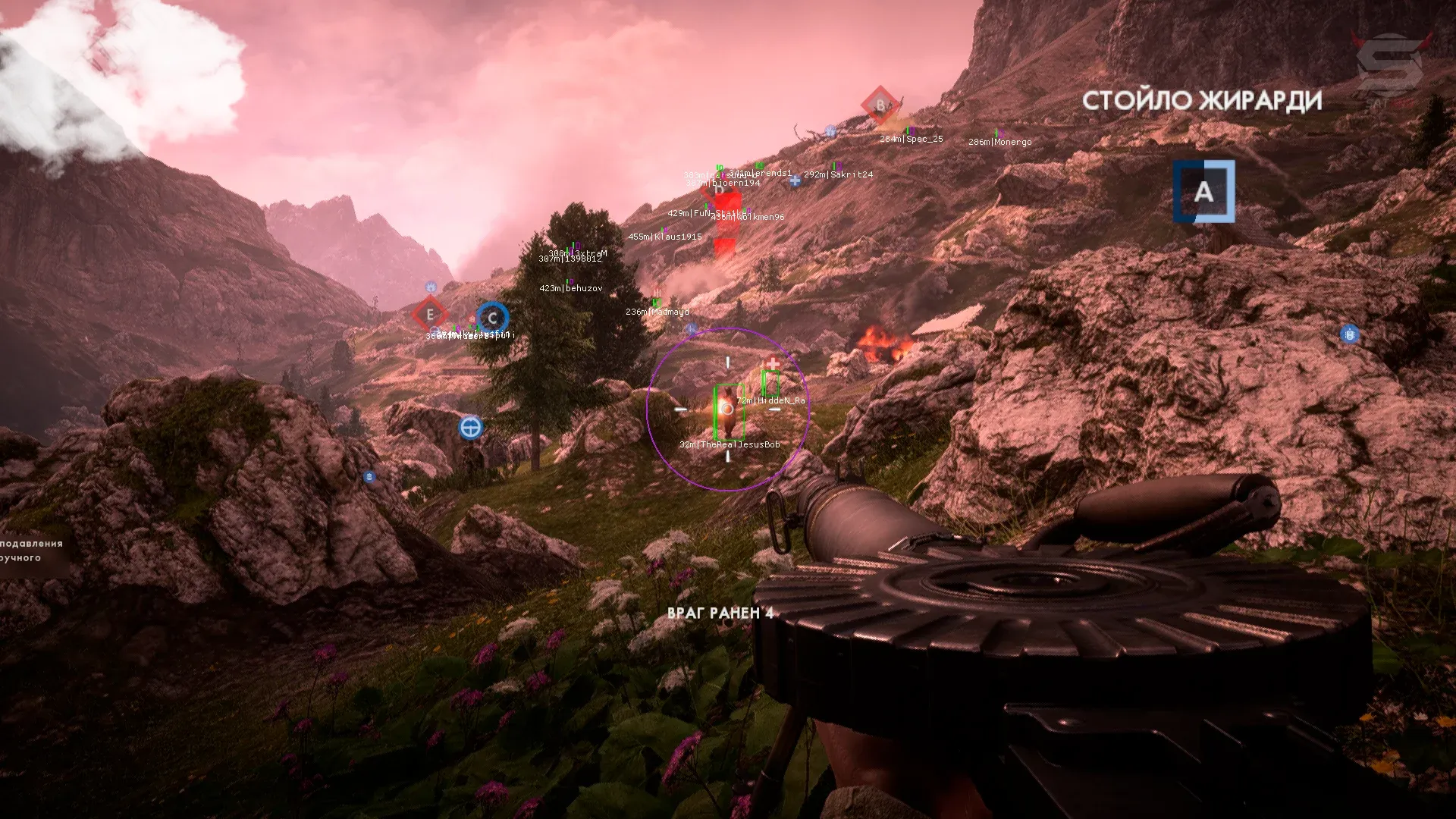Pick the blue circle objective C marker

493,318
